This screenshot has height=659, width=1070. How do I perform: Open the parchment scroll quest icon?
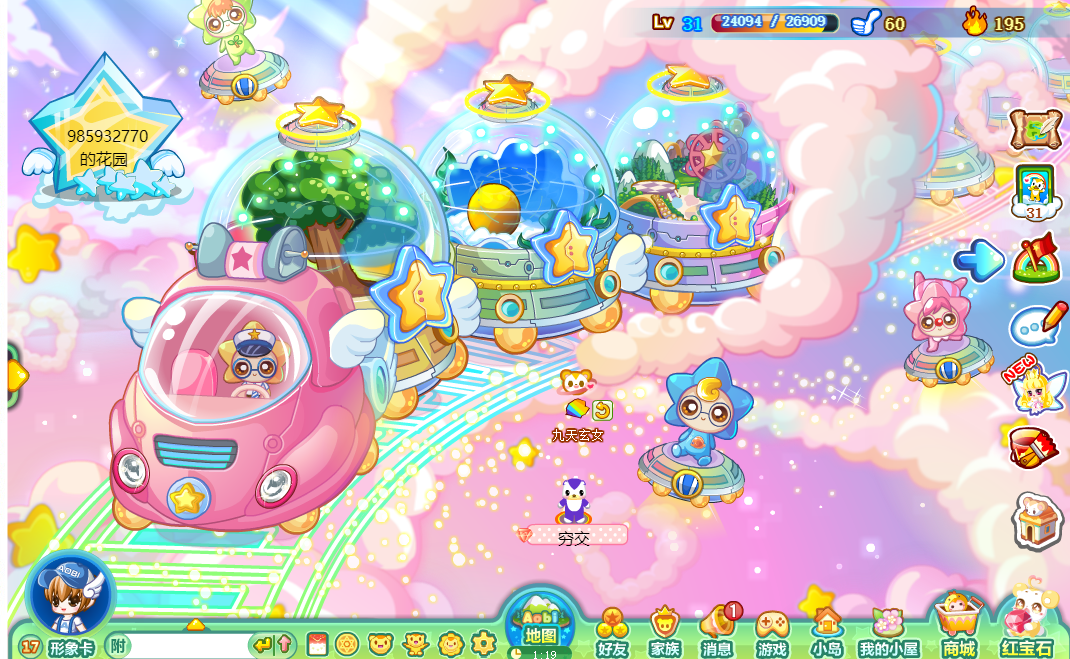1034,129
